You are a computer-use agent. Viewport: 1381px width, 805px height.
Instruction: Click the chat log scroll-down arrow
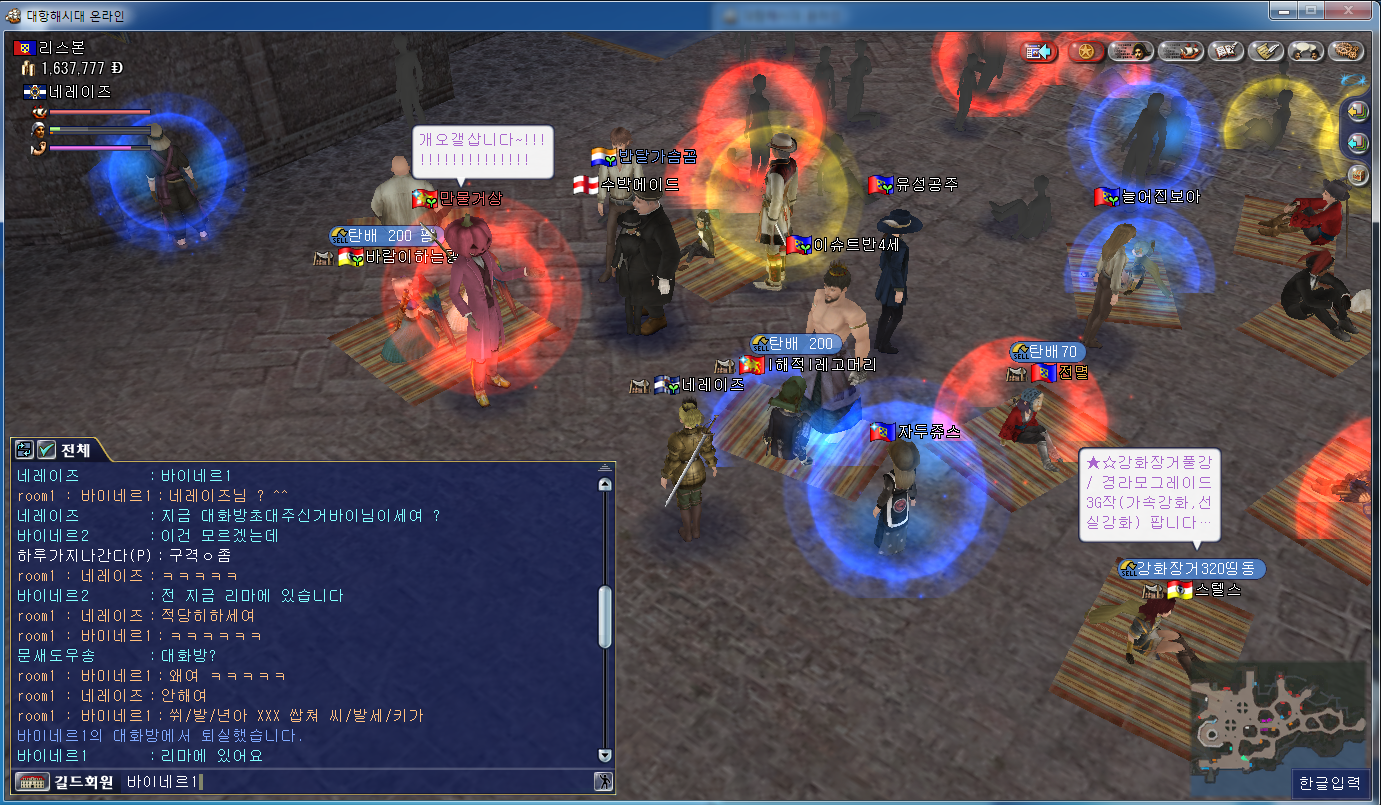point(604,755)
